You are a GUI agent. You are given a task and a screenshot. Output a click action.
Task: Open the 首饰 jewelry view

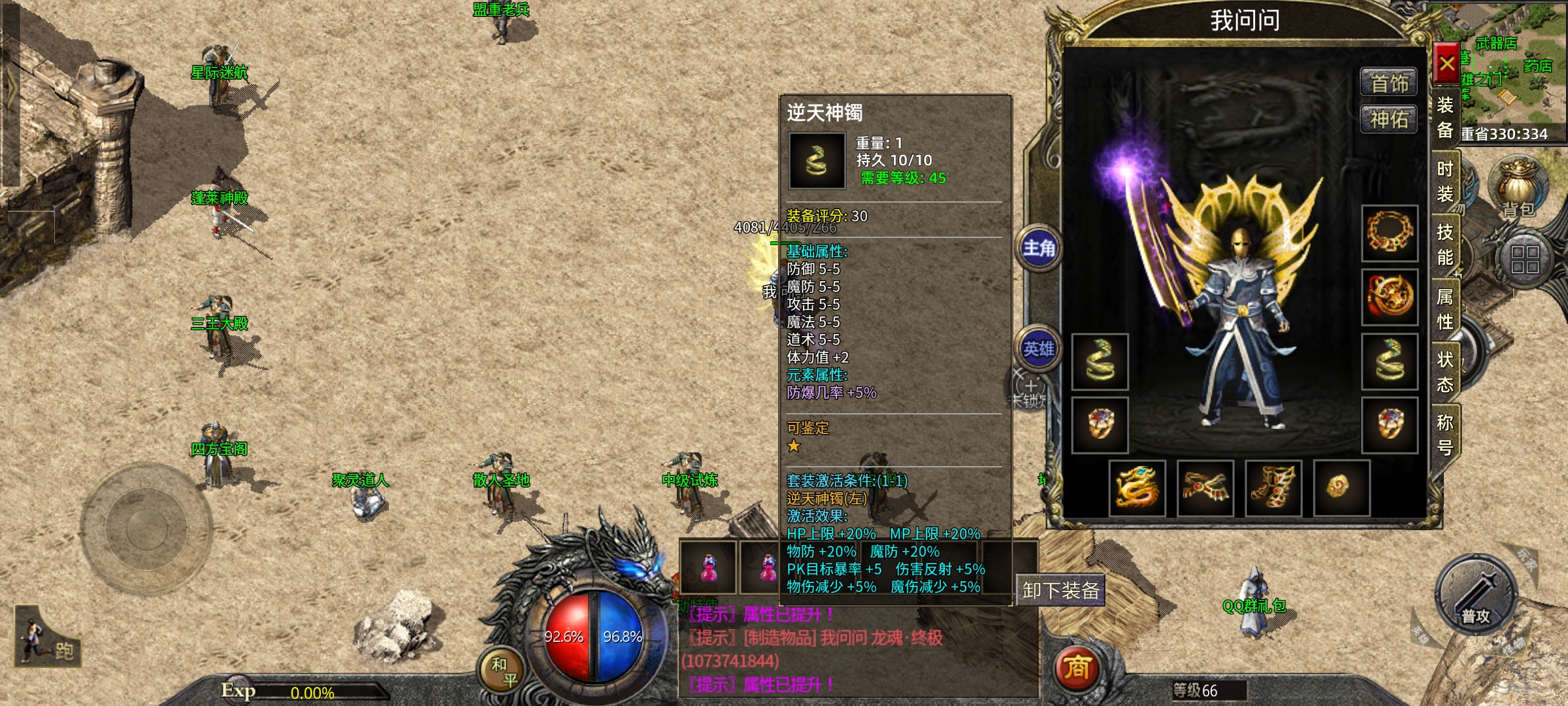click(1389, 83)
